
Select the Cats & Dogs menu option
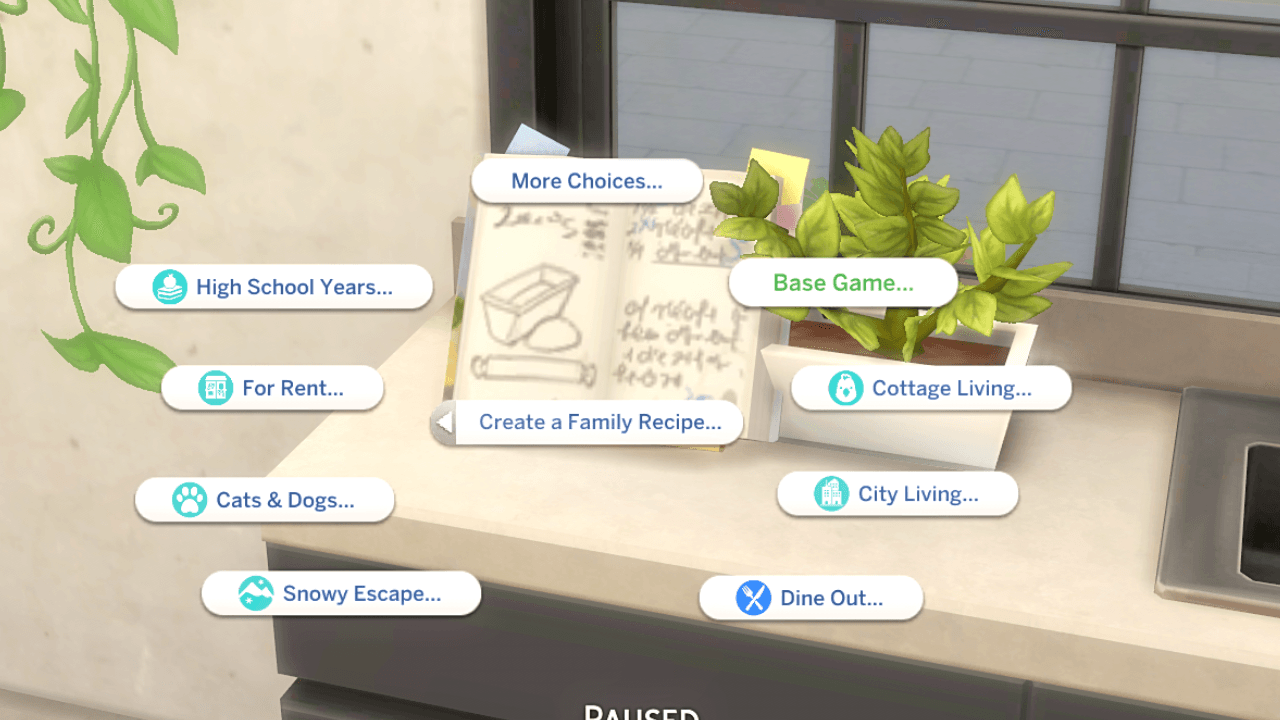264,500
